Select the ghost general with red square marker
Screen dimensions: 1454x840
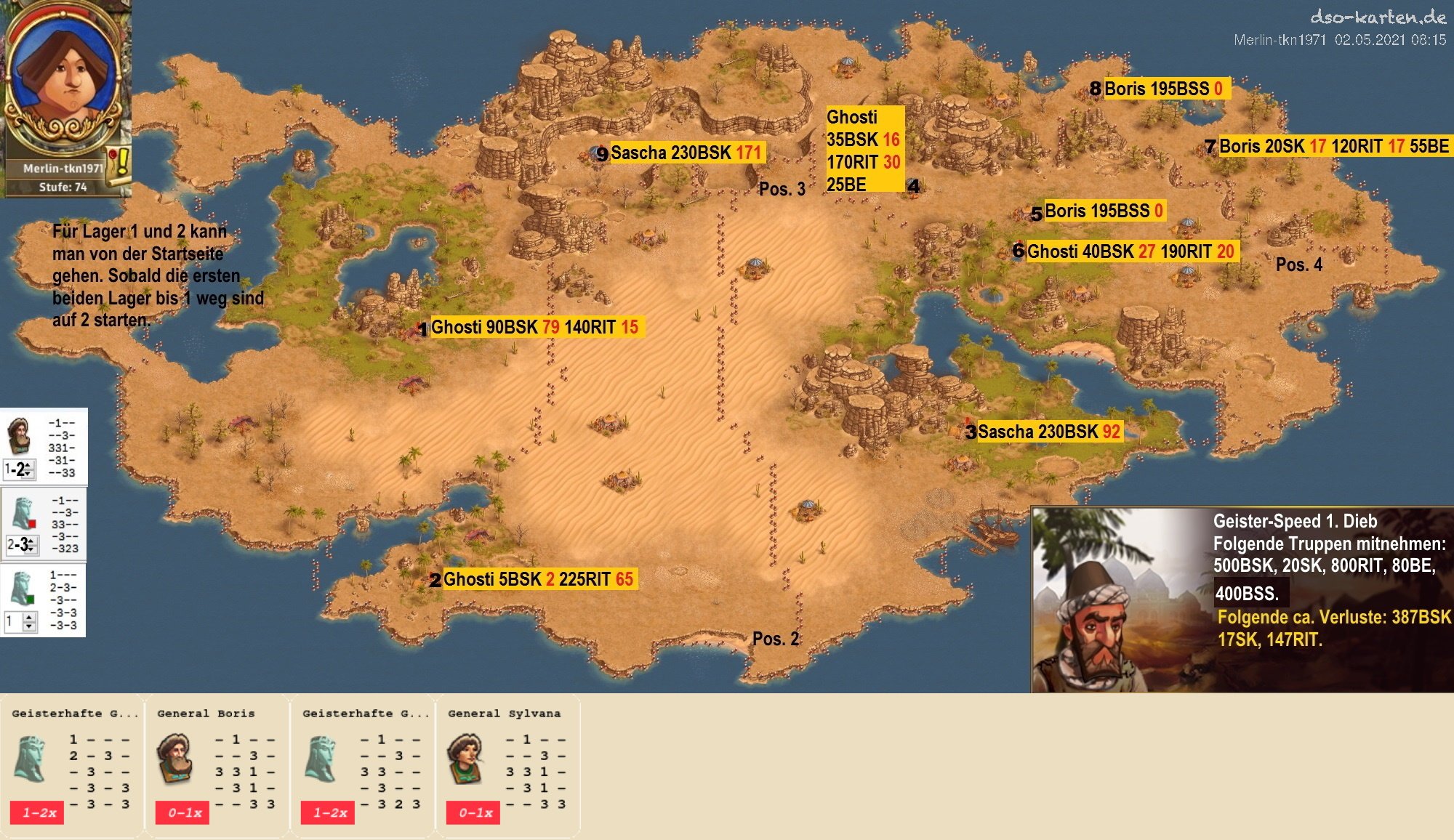click(x=24, y=514)
